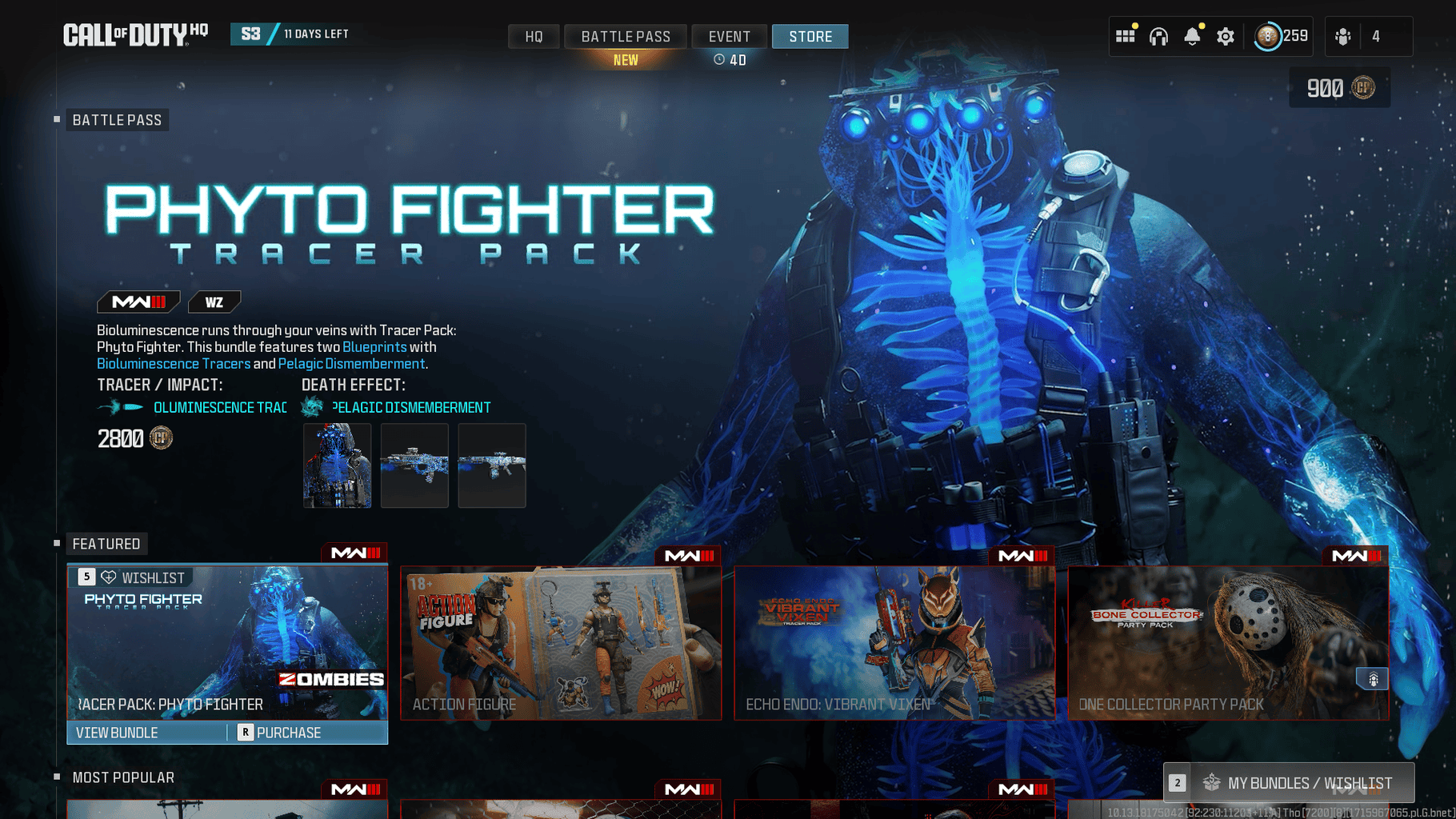Click the 900 COD Points balance
The image size is (1456, 819).
point(1339,88)
